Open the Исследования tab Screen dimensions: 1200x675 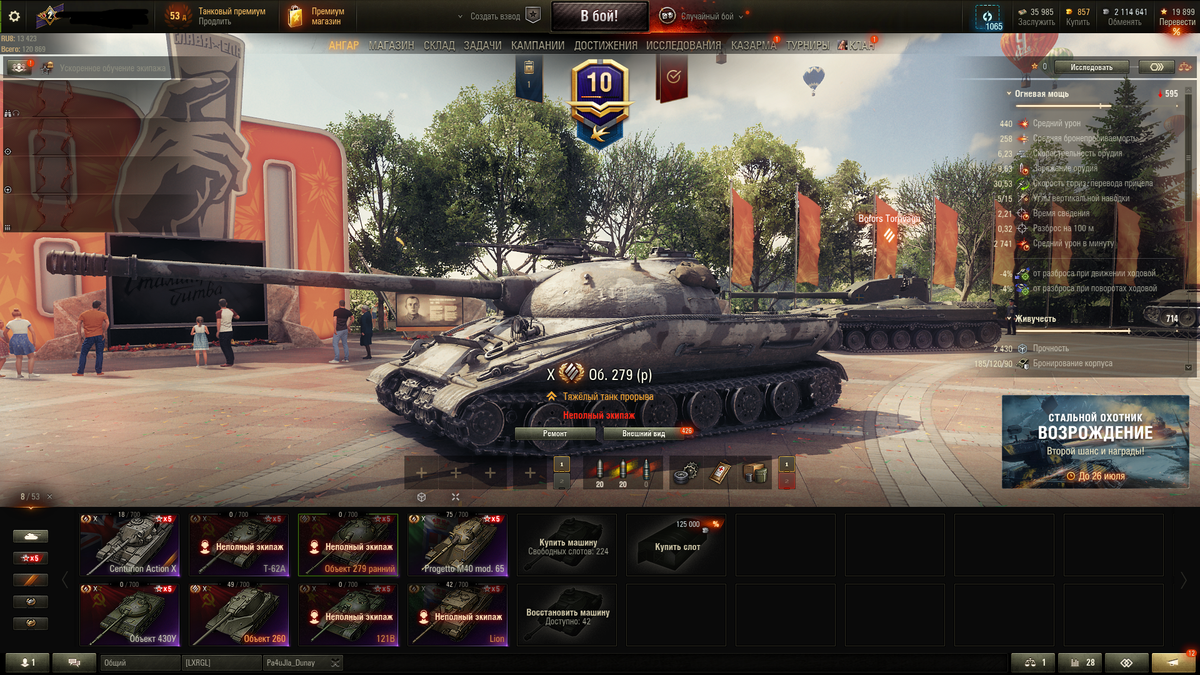pos(683,46)
